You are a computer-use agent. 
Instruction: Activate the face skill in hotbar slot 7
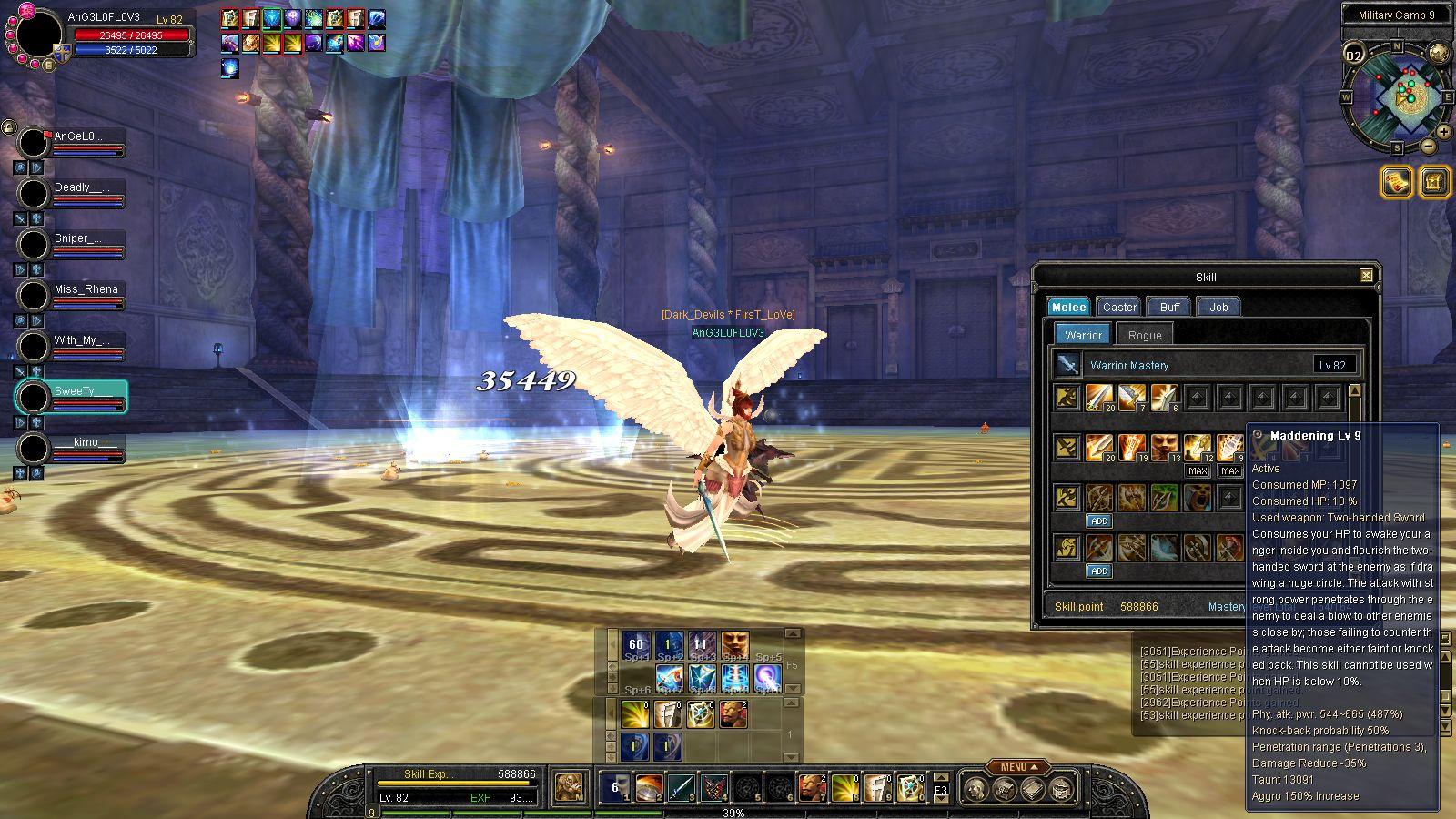(x=811, y=787)
